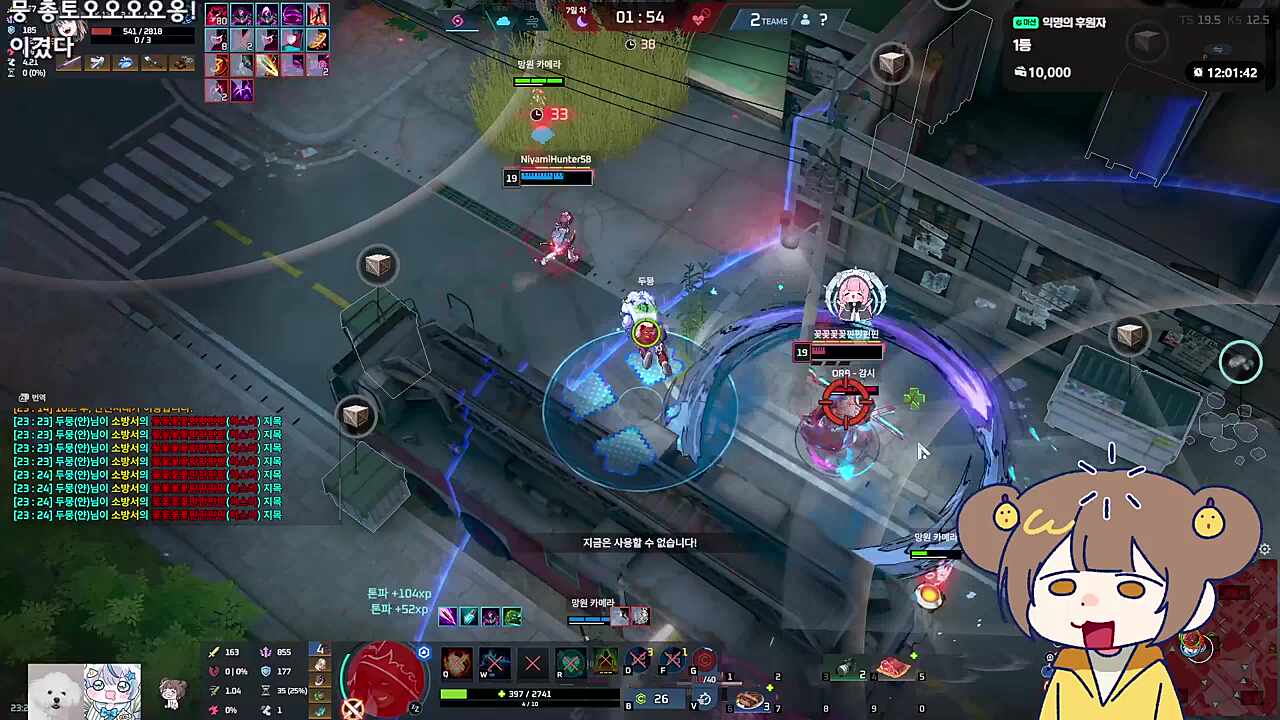Viewport: 1280px width, 720px height.
Task: Toggle the heart ping indicator at top center
Action: point(700,18)
